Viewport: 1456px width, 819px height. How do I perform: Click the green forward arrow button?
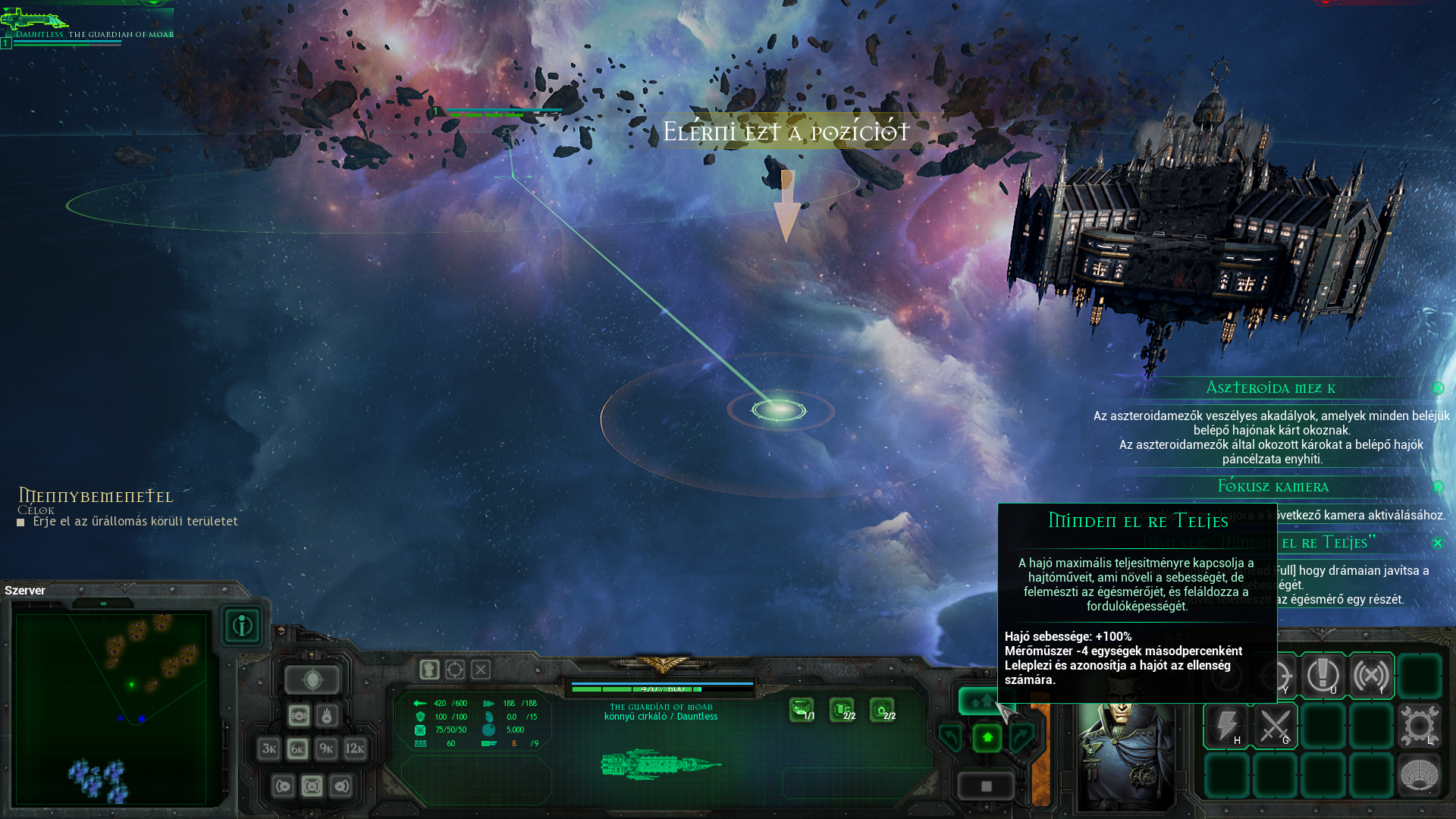[x=987, y=737]
